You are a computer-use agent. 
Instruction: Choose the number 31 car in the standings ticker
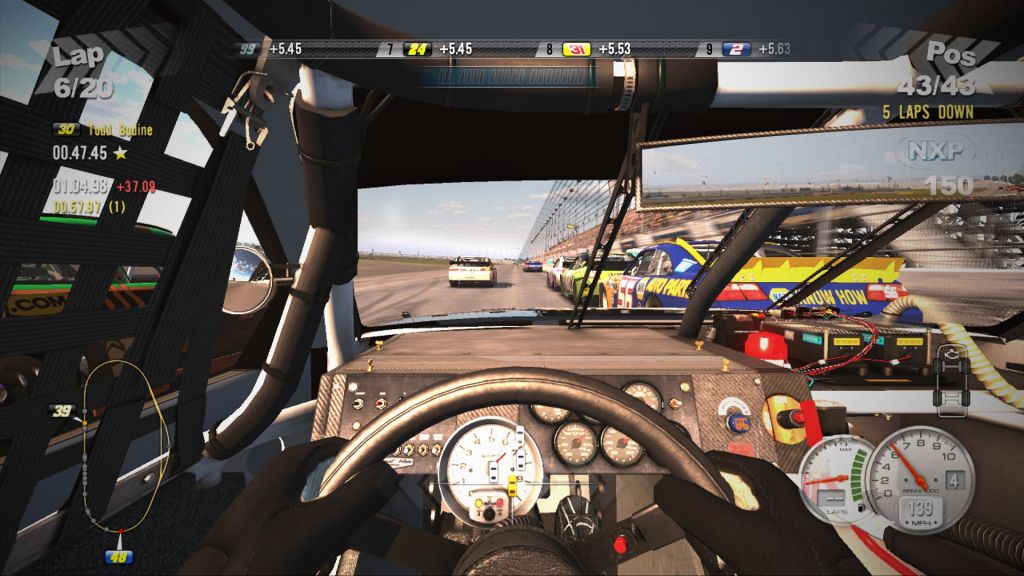[x=576, y=48]
